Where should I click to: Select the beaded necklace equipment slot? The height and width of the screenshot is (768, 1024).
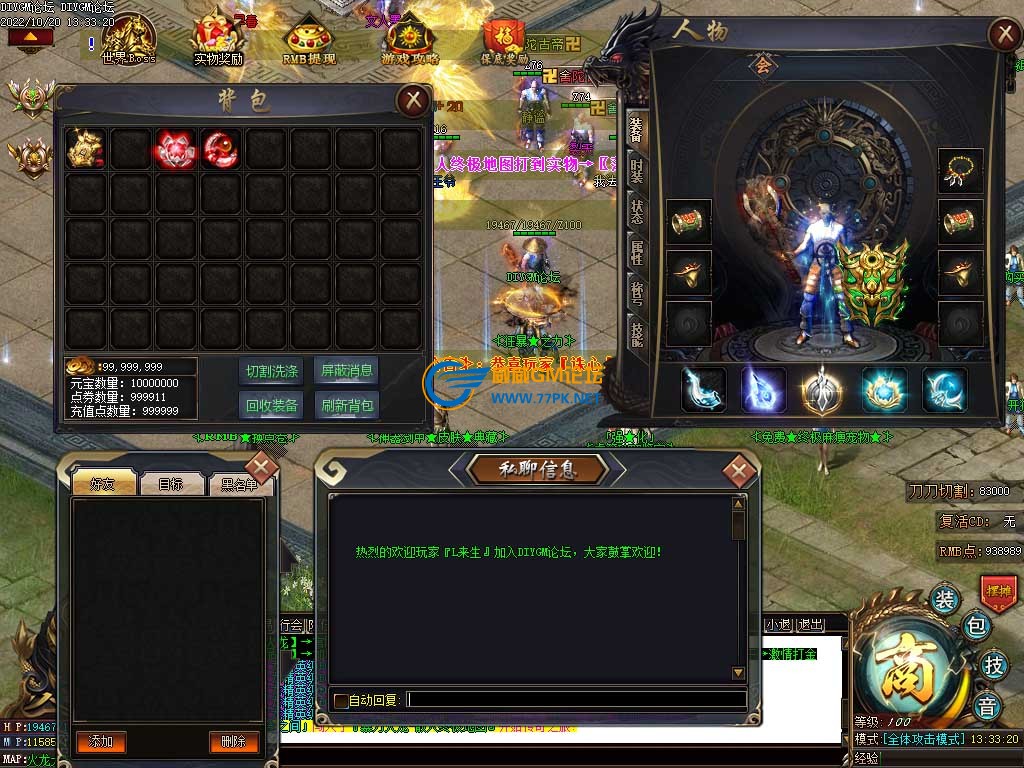click(961, 170)
